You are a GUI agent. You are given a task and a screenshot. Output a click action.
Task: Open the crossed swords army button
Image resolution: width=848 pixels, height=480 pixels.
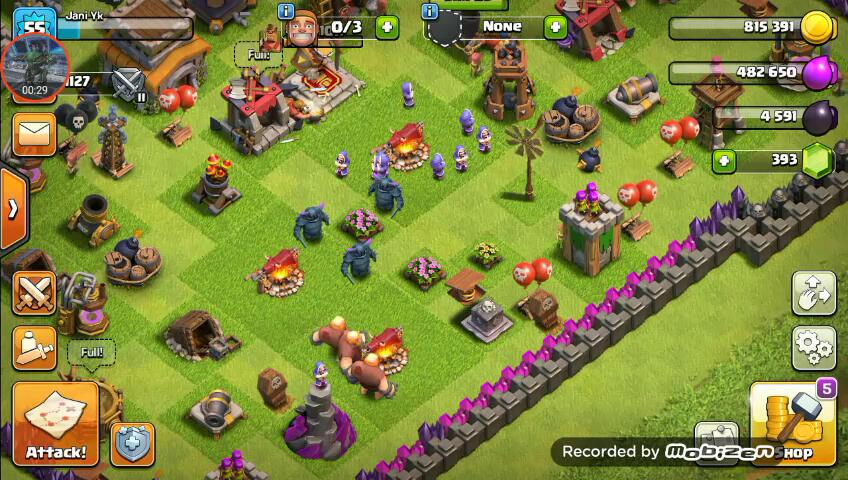pos(35,292)
